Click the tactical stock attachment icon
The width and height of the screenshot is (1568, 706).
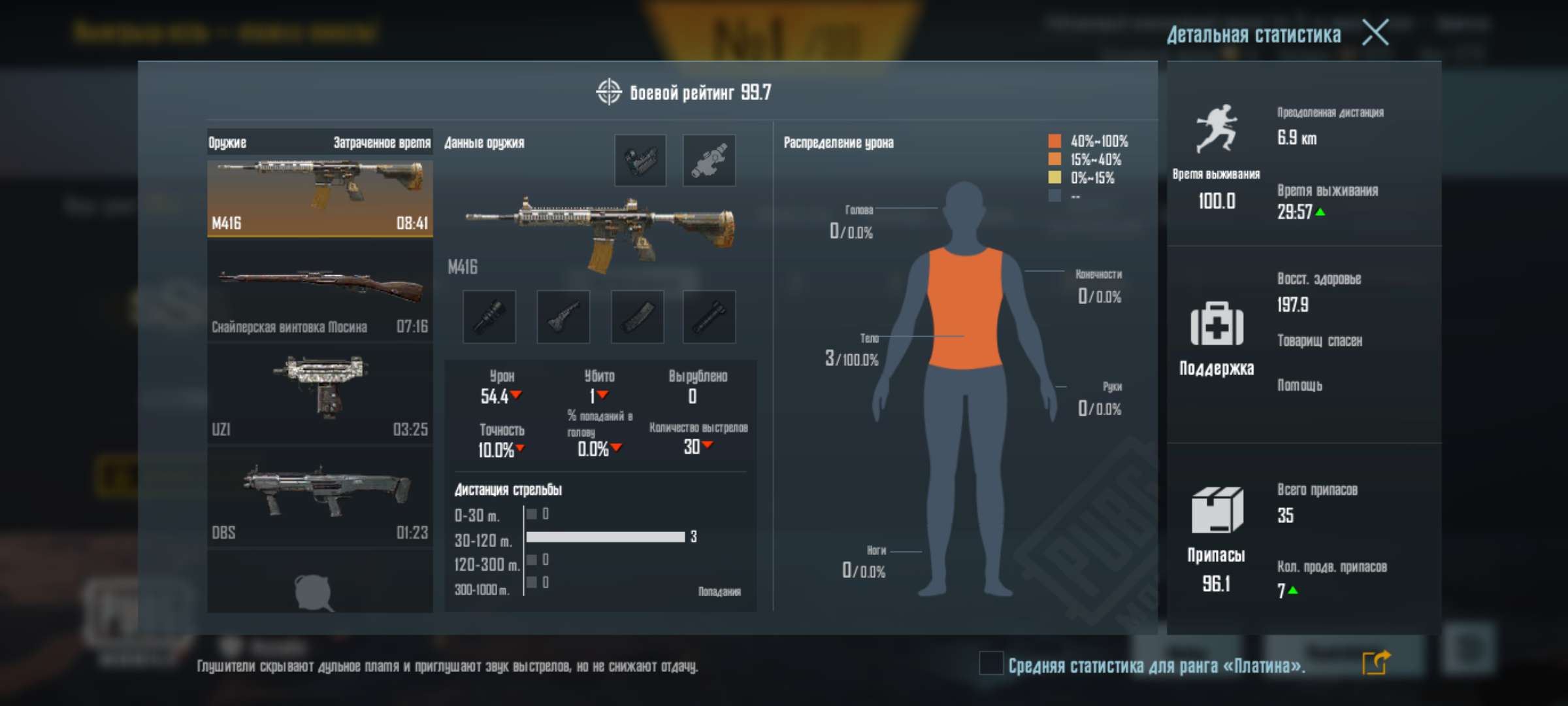pyautogui.click(x=563, y=316)
